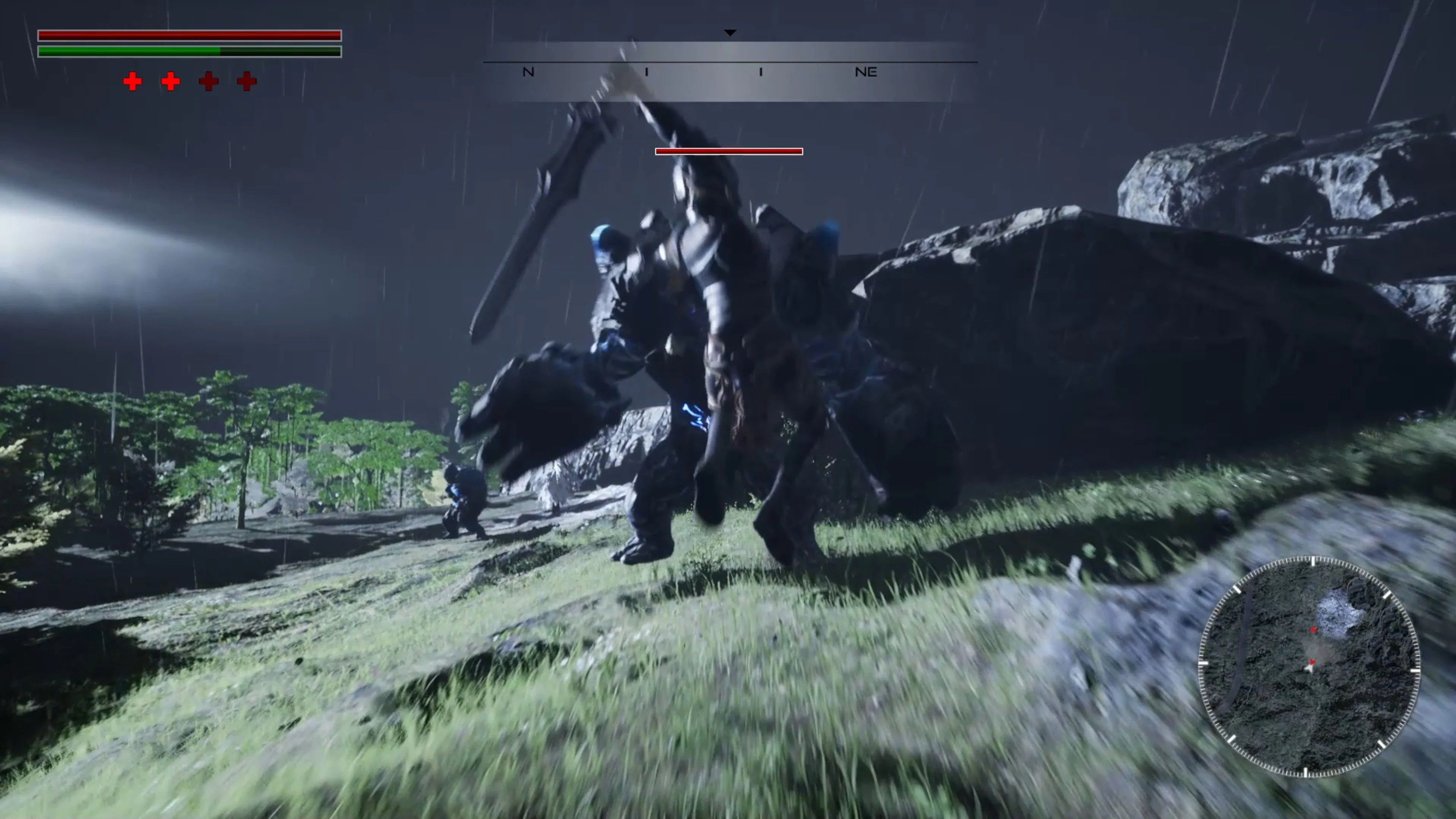This screenshot has width=1456, height=819.
Task: Click the green stamina bar
Action: click(189, 52)
